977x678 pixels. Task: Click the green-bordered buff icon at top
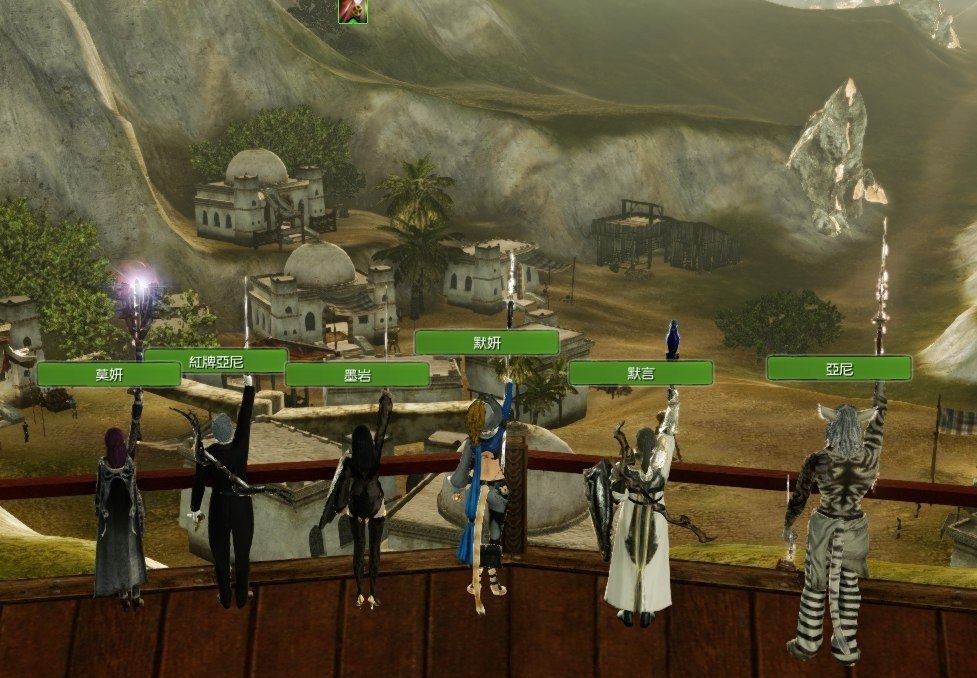[x=352, y=10]
